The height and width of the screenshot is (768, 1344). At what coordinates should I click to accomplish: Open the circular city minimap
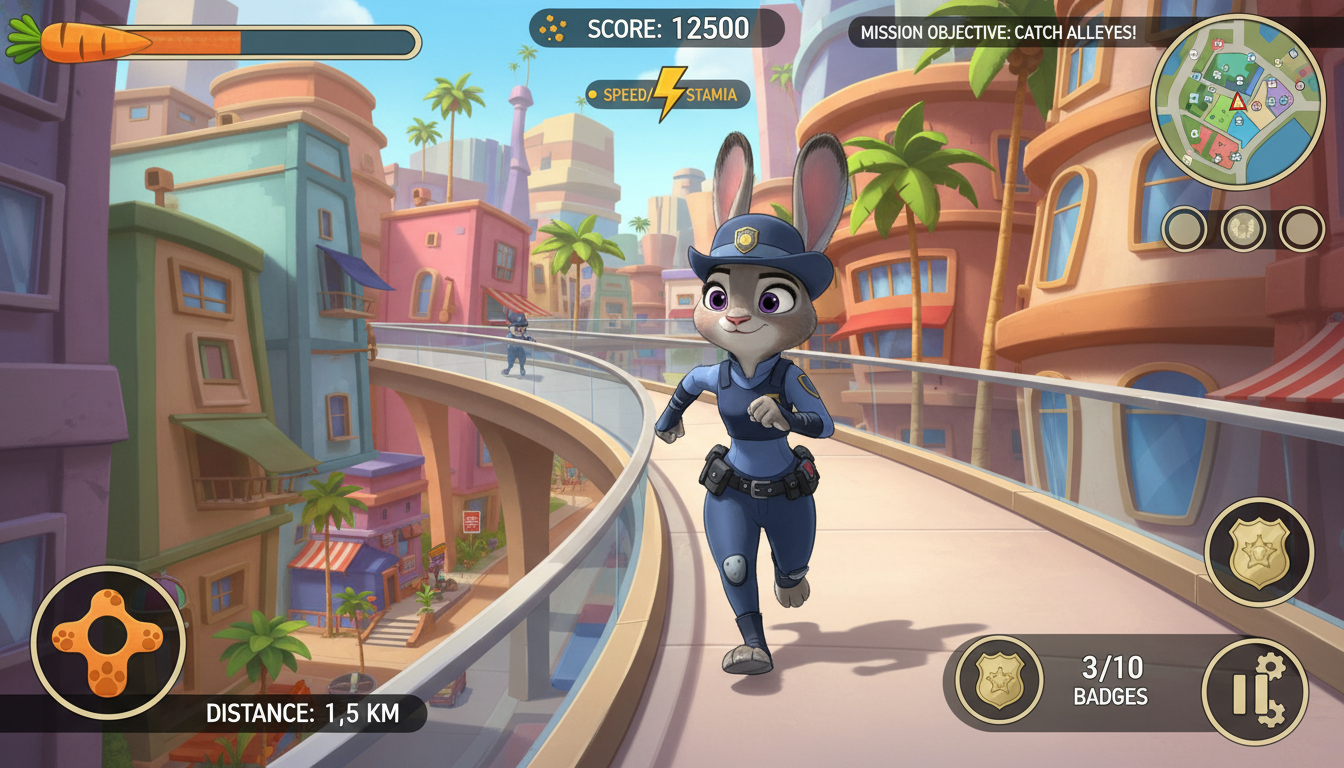[x=1237, y=101]
